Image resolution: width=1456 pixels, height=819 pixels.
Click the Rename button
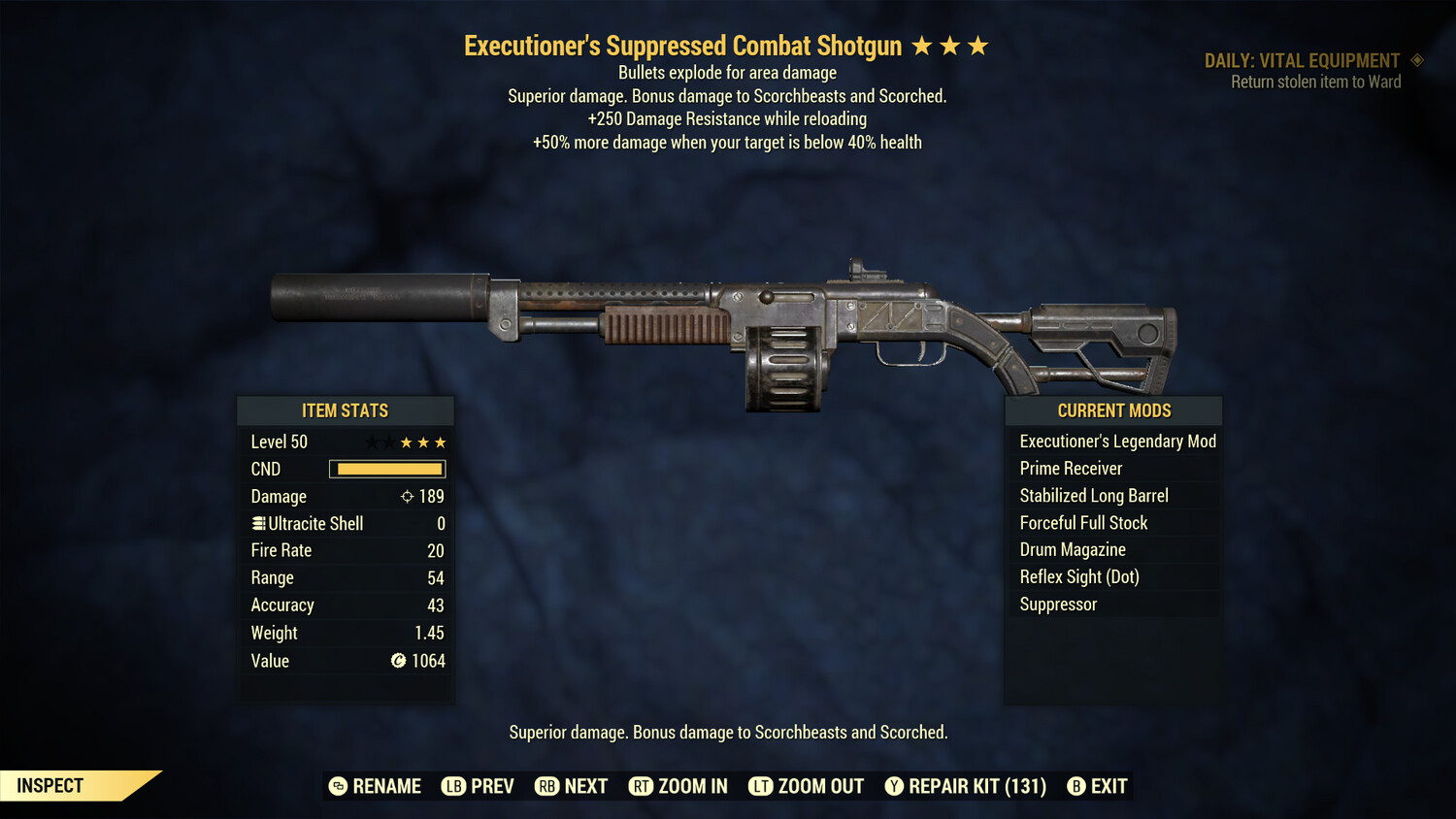(378, 786)
